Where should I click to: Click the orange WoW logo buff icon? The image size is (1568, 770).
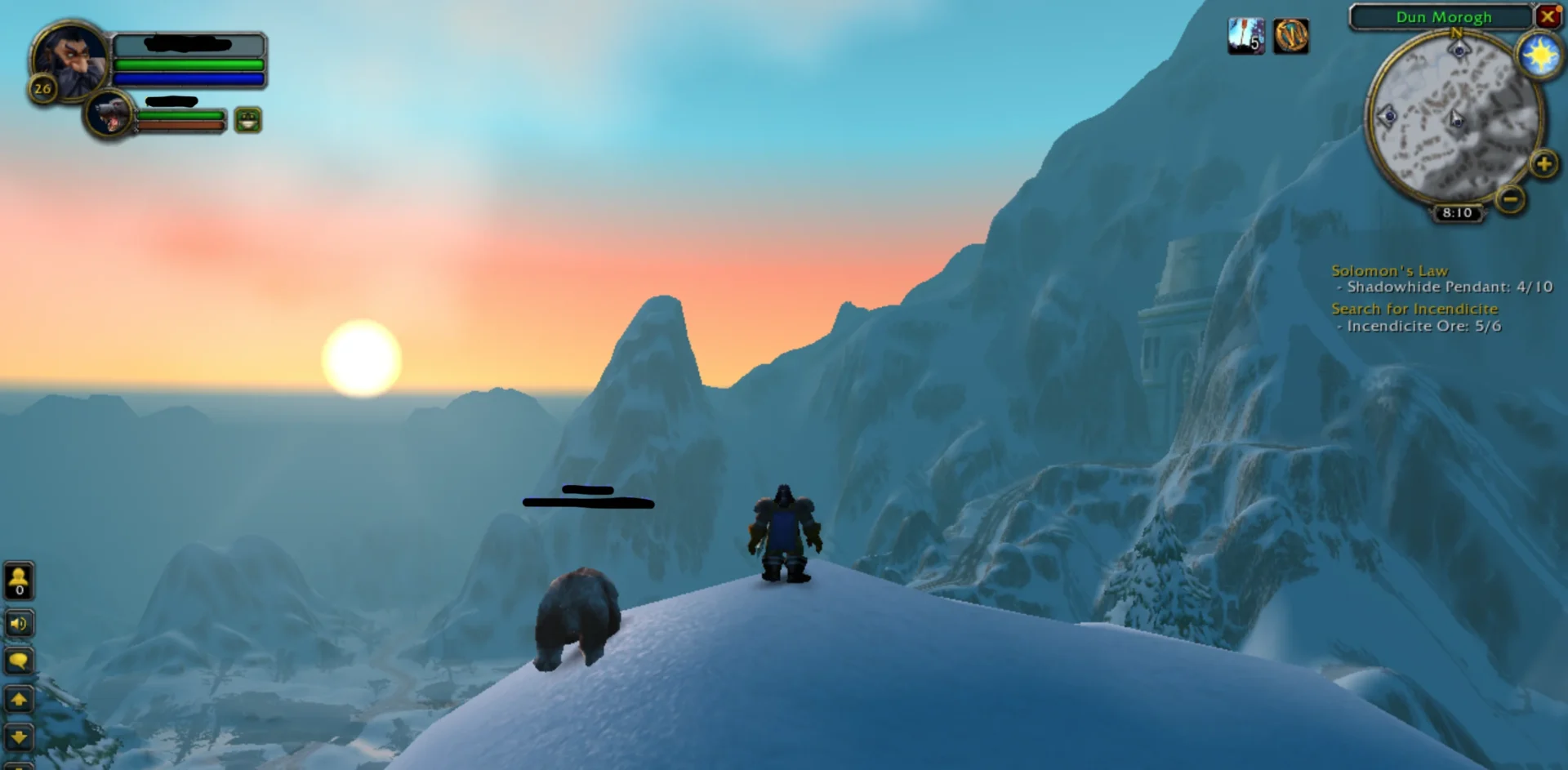coord(1291,36)
